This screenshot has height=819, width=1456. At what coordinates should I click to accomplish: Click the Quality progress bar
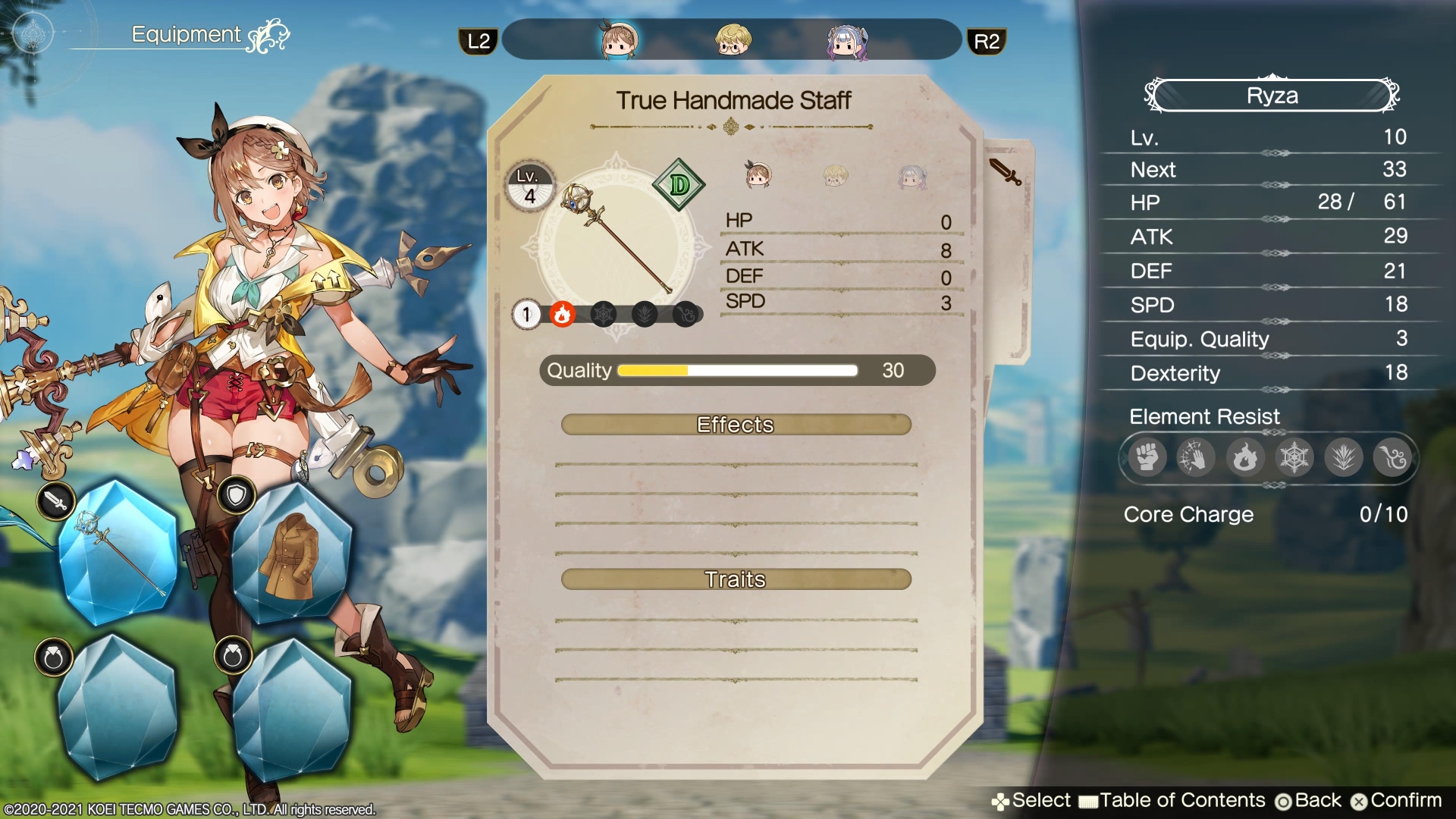pos(737,371)
